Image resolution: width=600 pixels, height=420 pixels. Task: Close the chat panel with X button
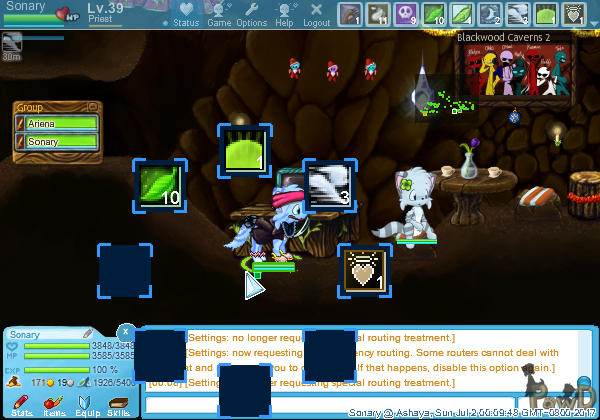coord(125,331)
